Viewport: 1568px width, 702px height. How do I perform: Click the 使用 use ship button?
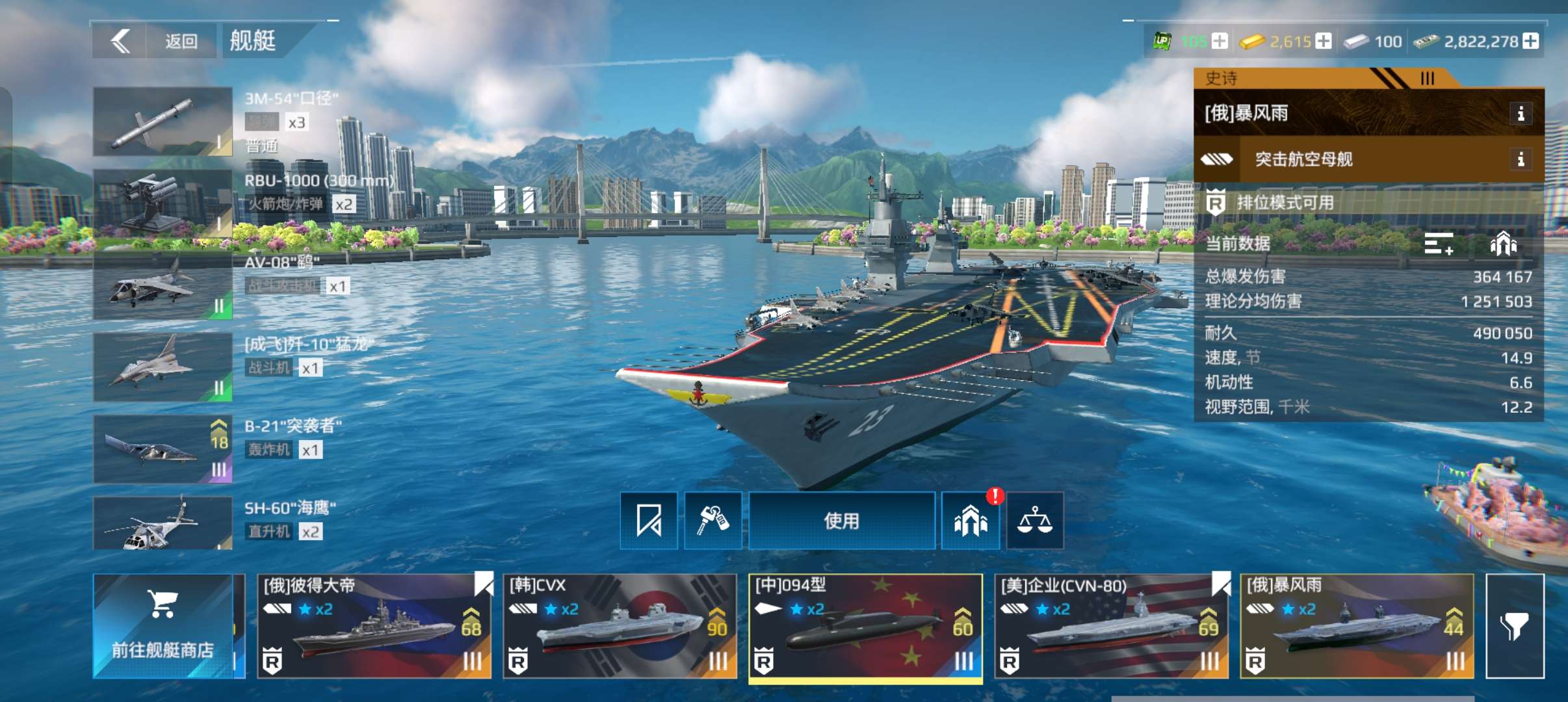pyautogui.click(x=842, y=521)
